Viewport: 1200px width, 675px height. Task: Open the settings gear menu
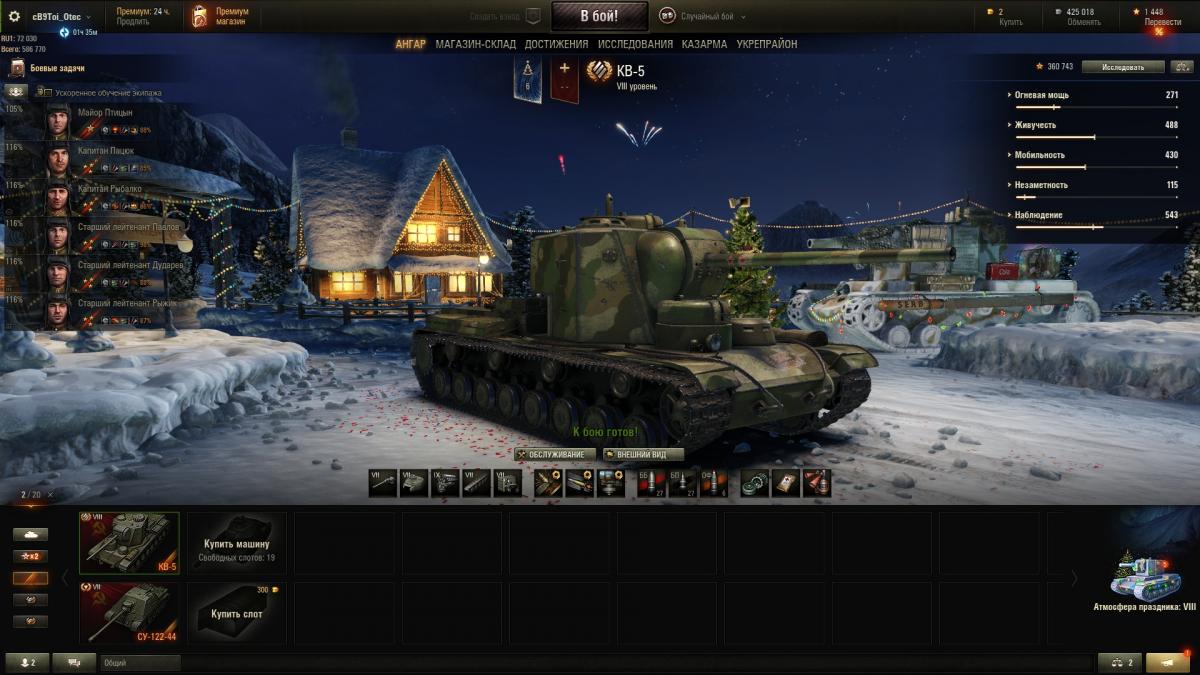(14, 16)
